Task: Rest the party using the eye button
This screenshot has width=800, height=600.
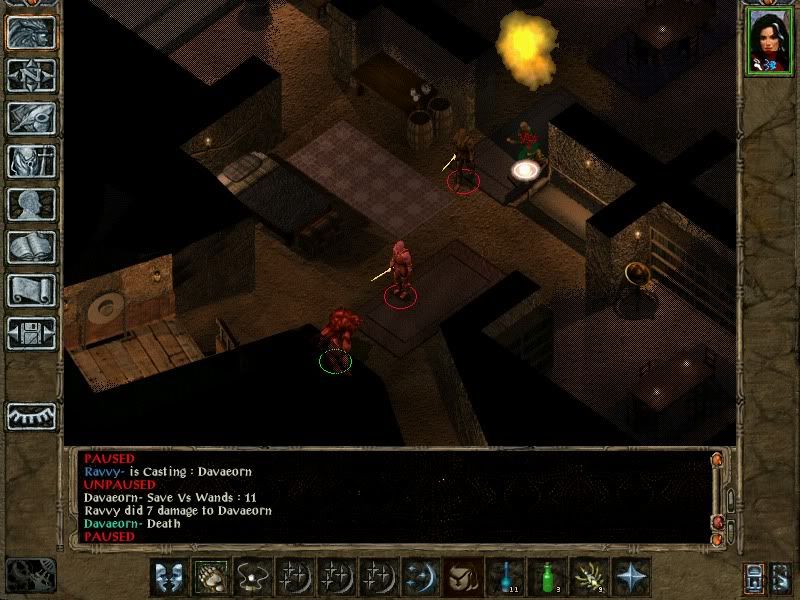Action: [31, 413]
